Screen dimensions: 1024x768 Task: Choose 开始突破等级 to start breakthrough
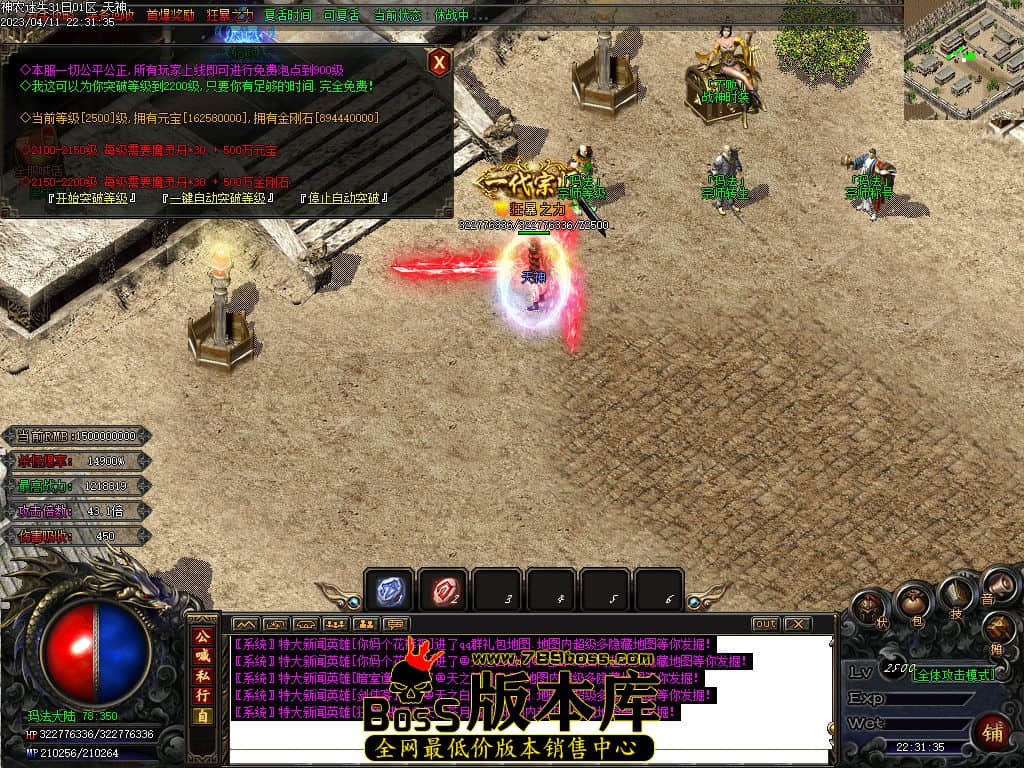92,198
